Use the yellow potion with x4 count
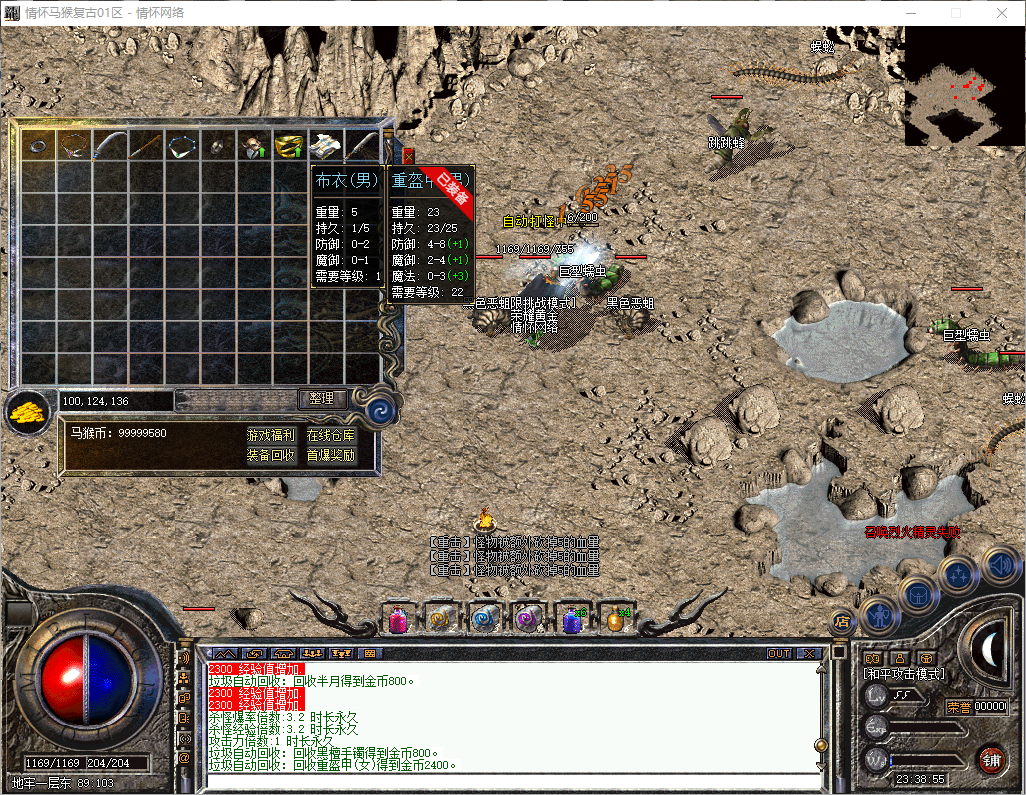1026x795 pixels. coord(616,620)
